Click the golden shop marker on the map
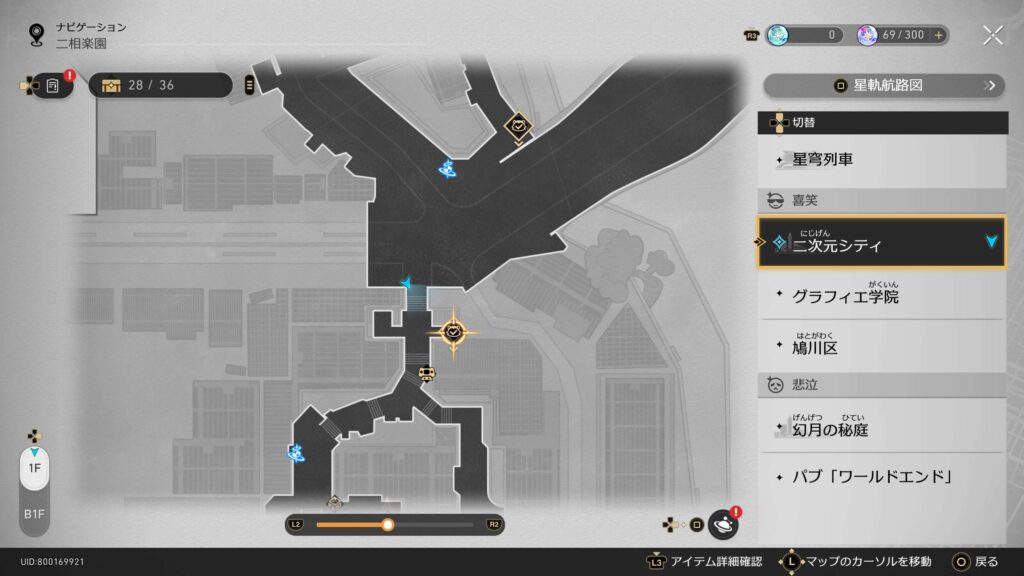This screenshot has width=1024, height=576. 427,374
